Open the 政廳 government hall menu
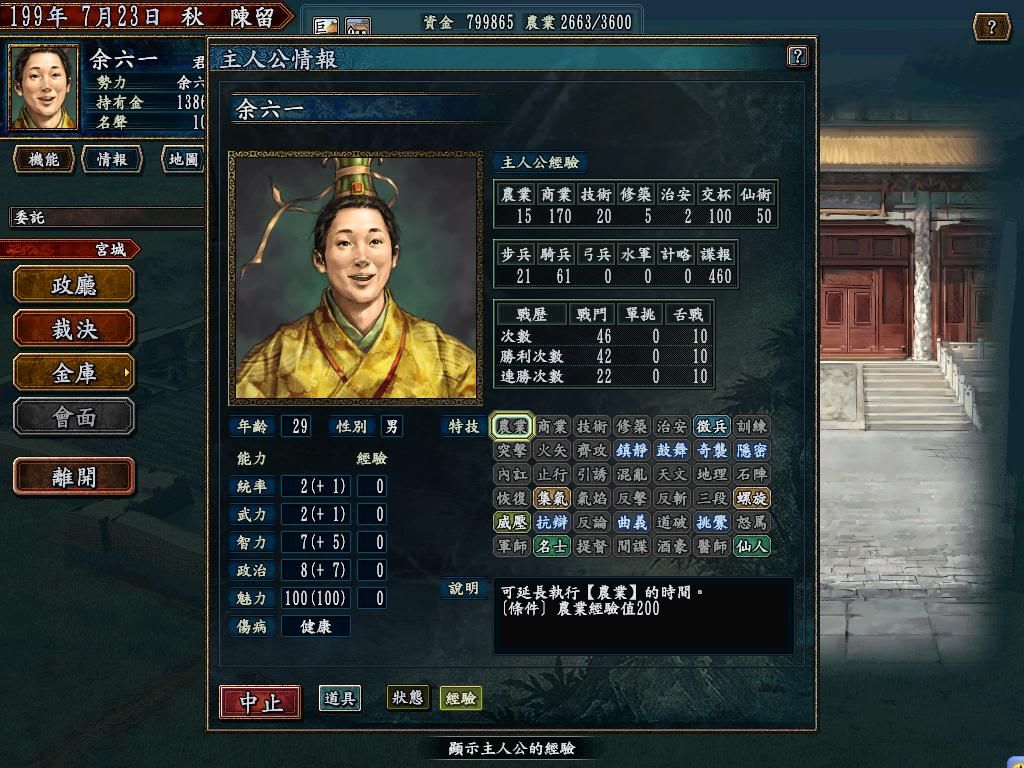 pos(74,285)
